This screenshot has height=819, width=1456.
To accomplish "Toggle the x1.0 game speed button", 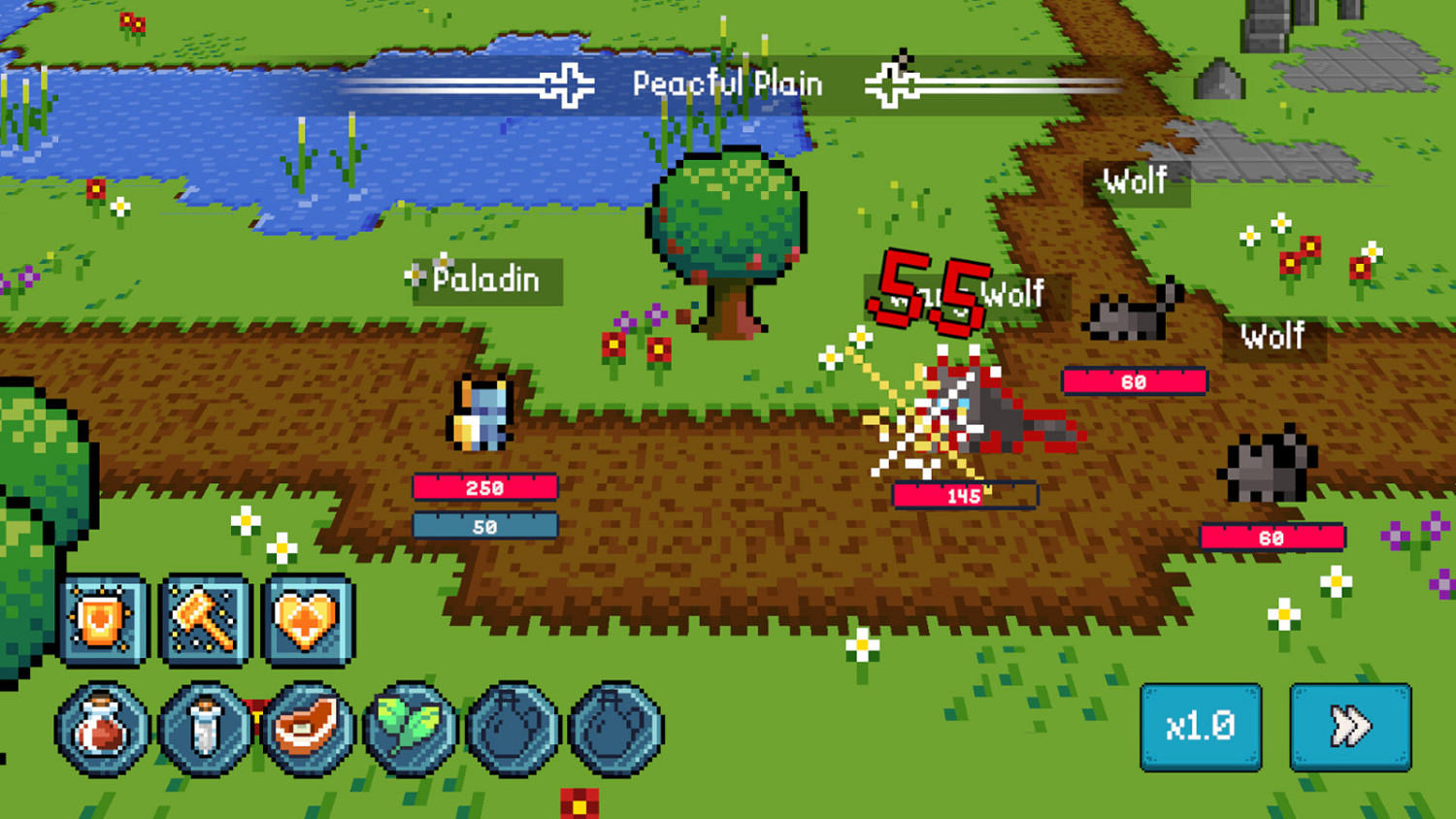I will (1201, 725).
